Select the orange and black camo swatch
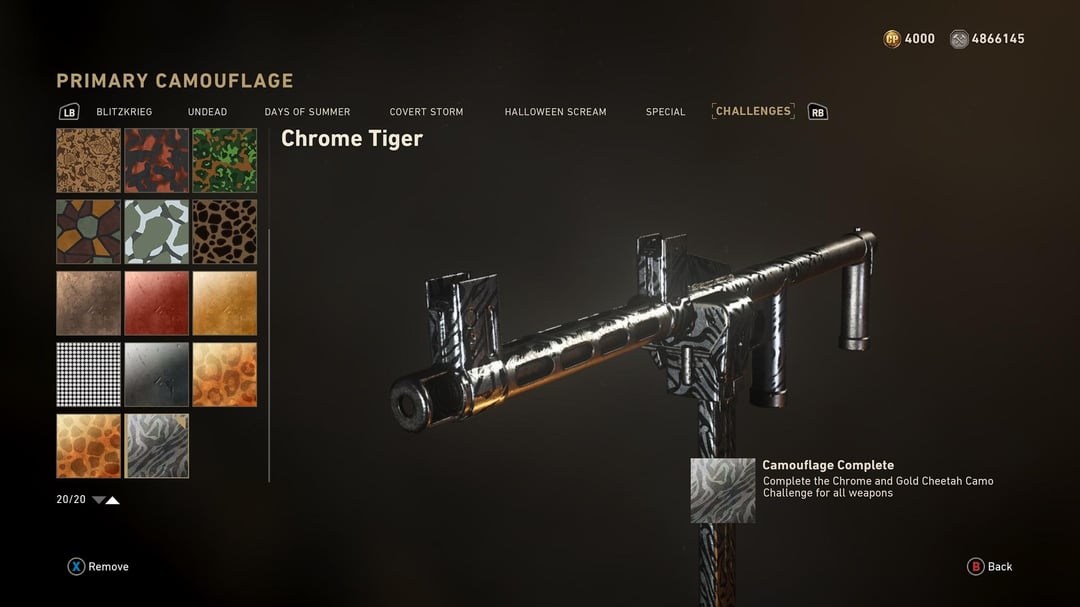1080x607 pixels. [x=156, y=160]
